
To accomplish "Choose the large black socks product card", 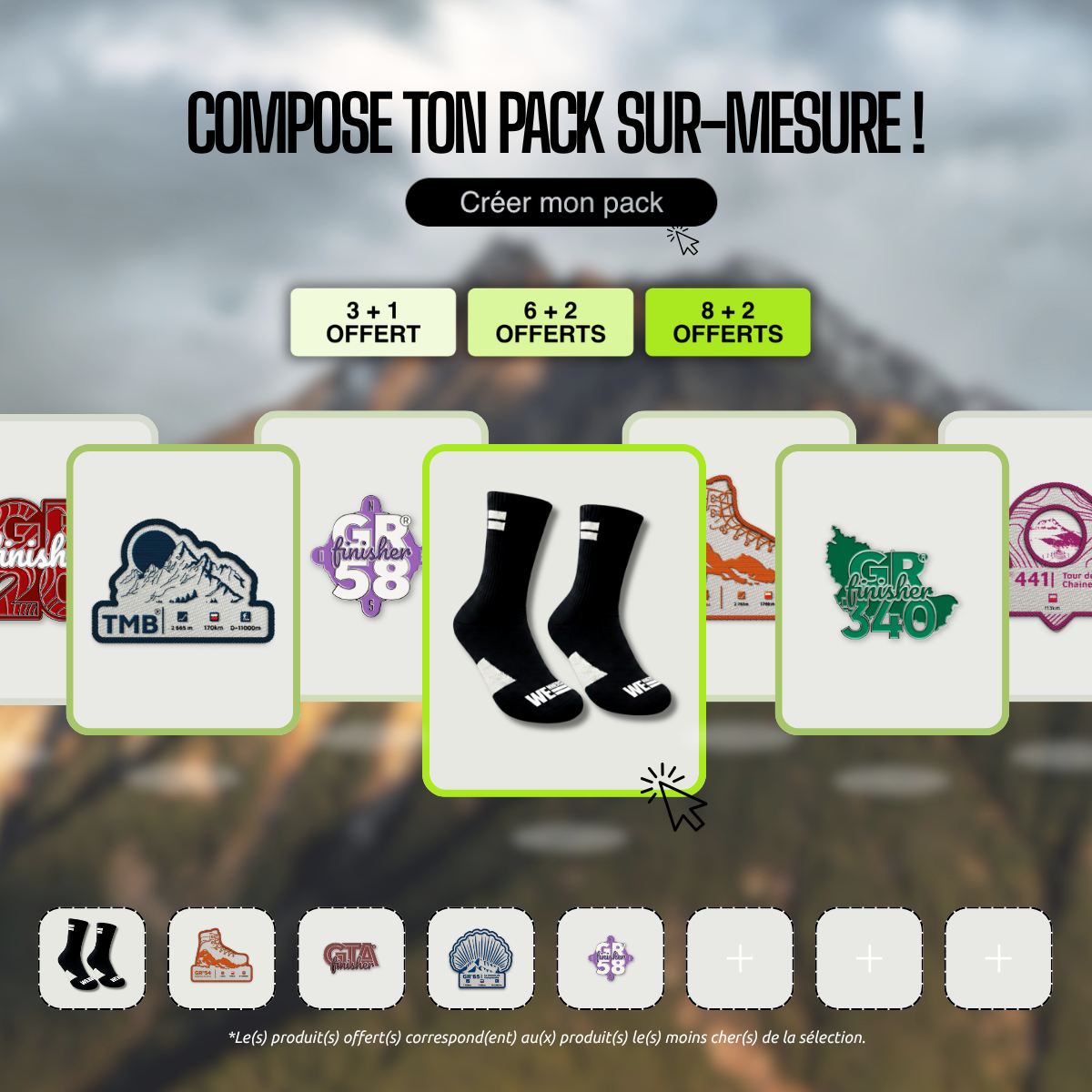I will pos(563,619).
